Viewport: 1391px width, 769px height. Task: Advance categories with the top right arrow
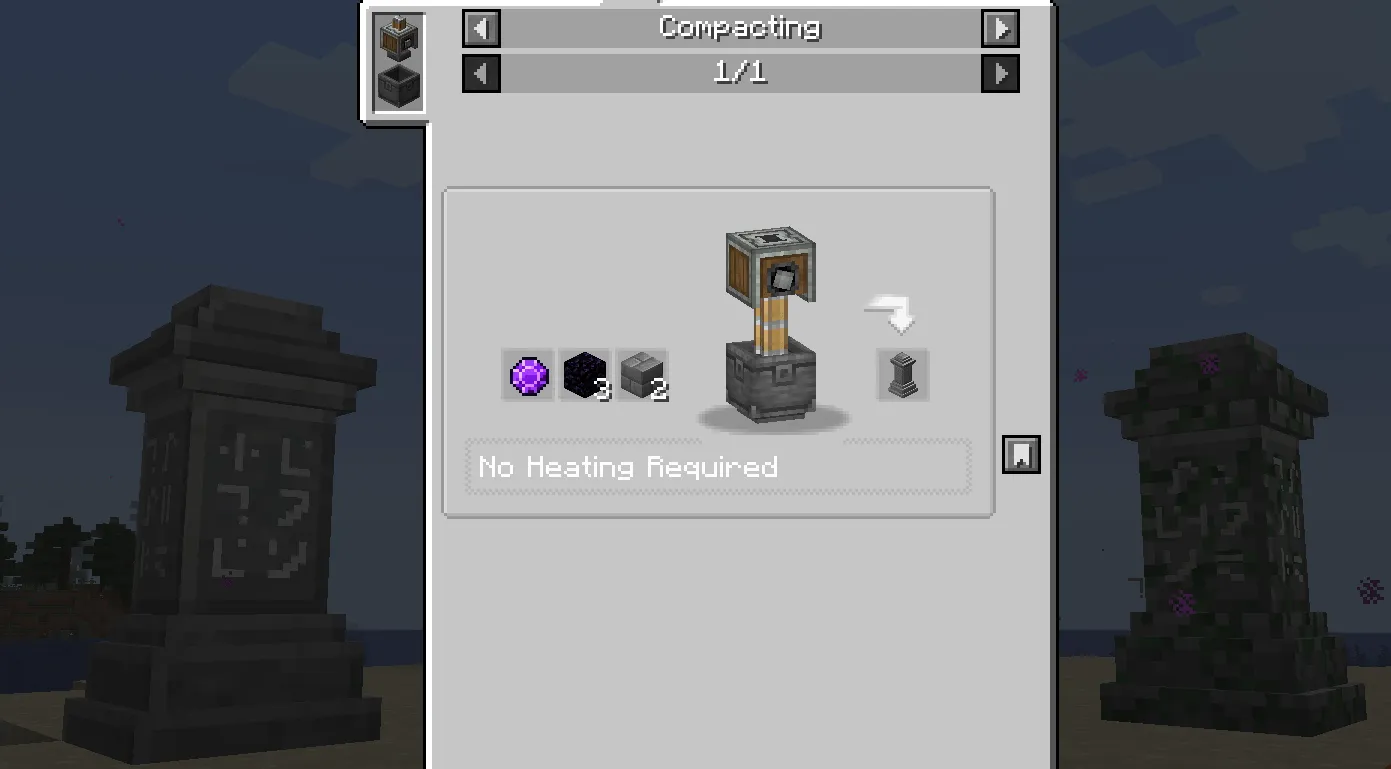click(1000, 29)
